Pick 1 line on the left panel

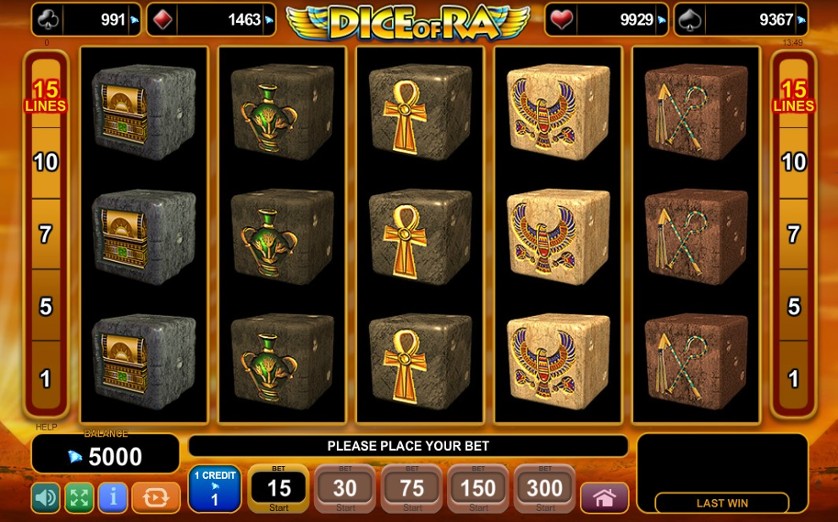(x=45, y=379)
